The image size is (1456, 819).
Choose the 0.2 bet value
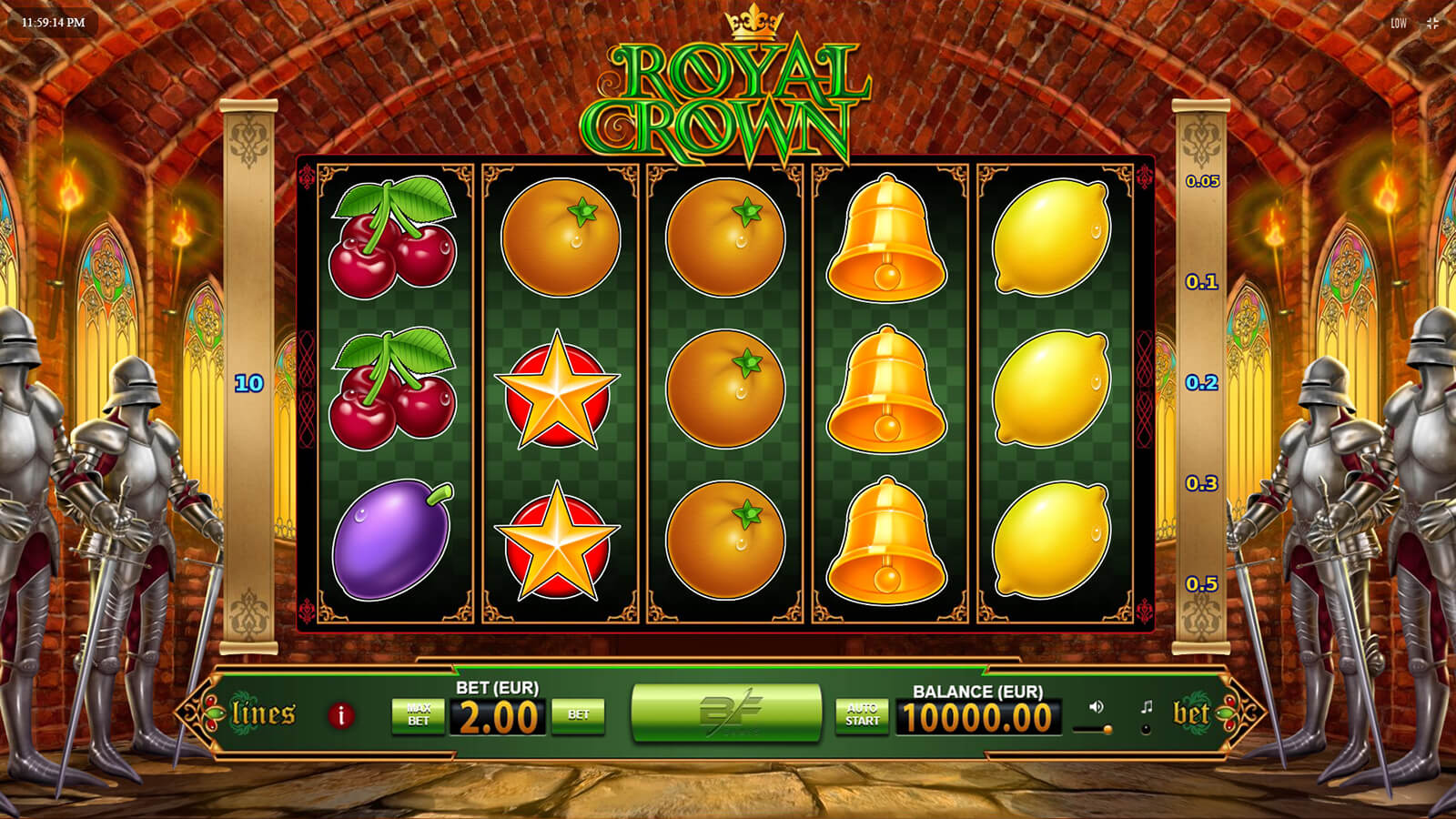1202,383
